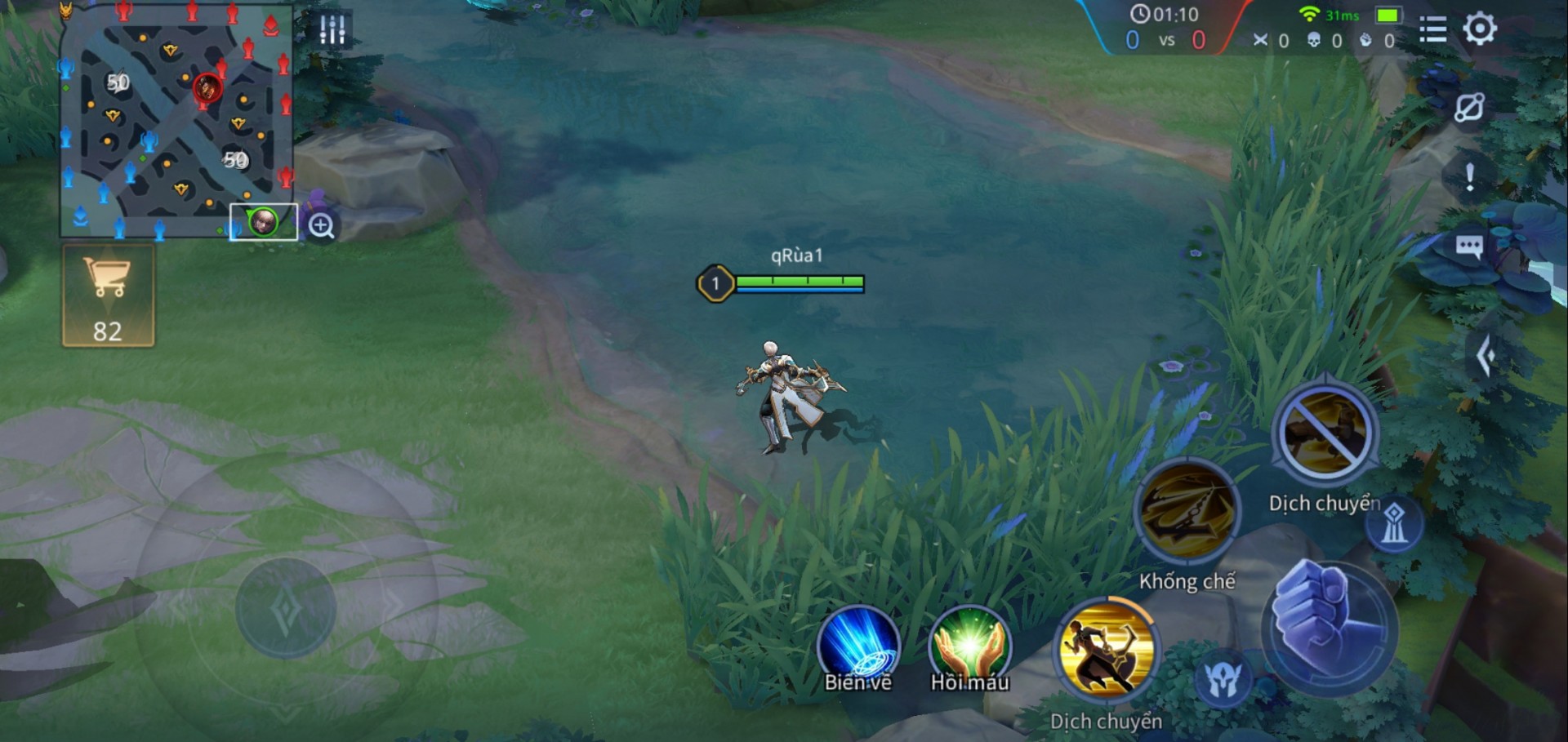Target towers with the tower attack button

pos(1394,524)
